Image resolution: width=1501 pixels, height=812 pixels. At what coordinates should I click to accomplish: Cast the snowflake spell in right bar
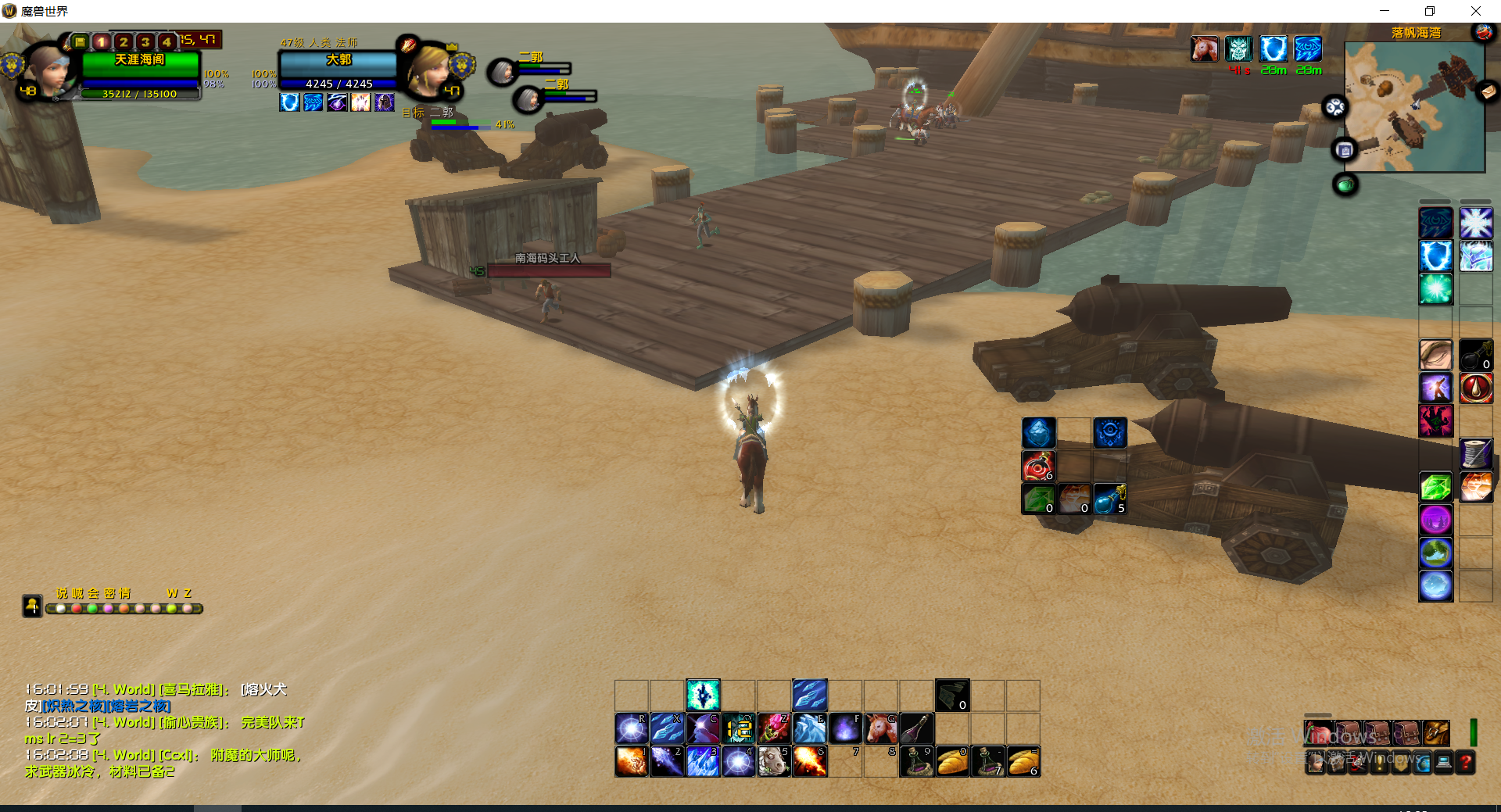[x=1475, y=224]
